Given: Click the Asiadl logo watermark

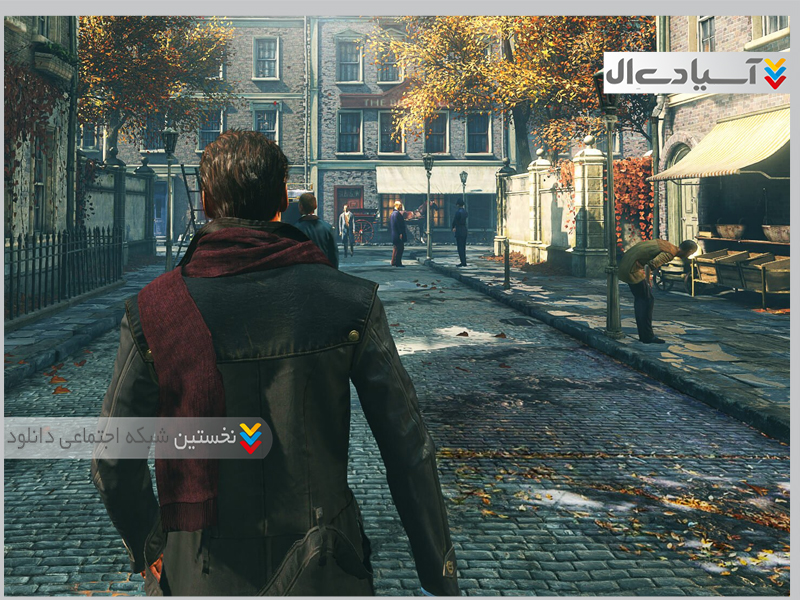Looking at the screenshot, I should click(x=695, y=73).
